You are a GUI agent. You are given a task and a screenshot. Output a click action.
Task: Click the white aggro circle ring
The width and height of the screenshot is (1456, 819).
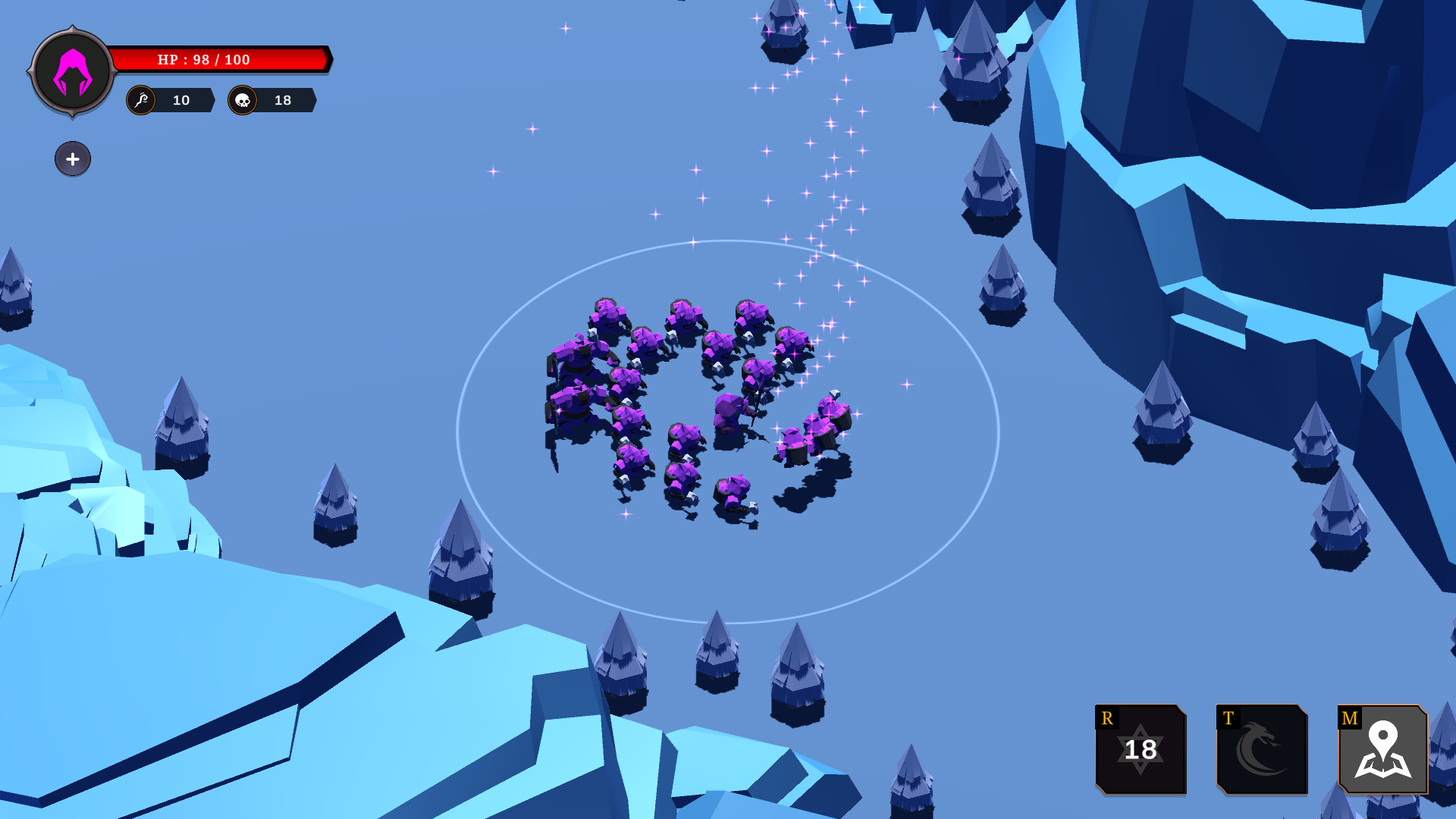tap(720, 243)
